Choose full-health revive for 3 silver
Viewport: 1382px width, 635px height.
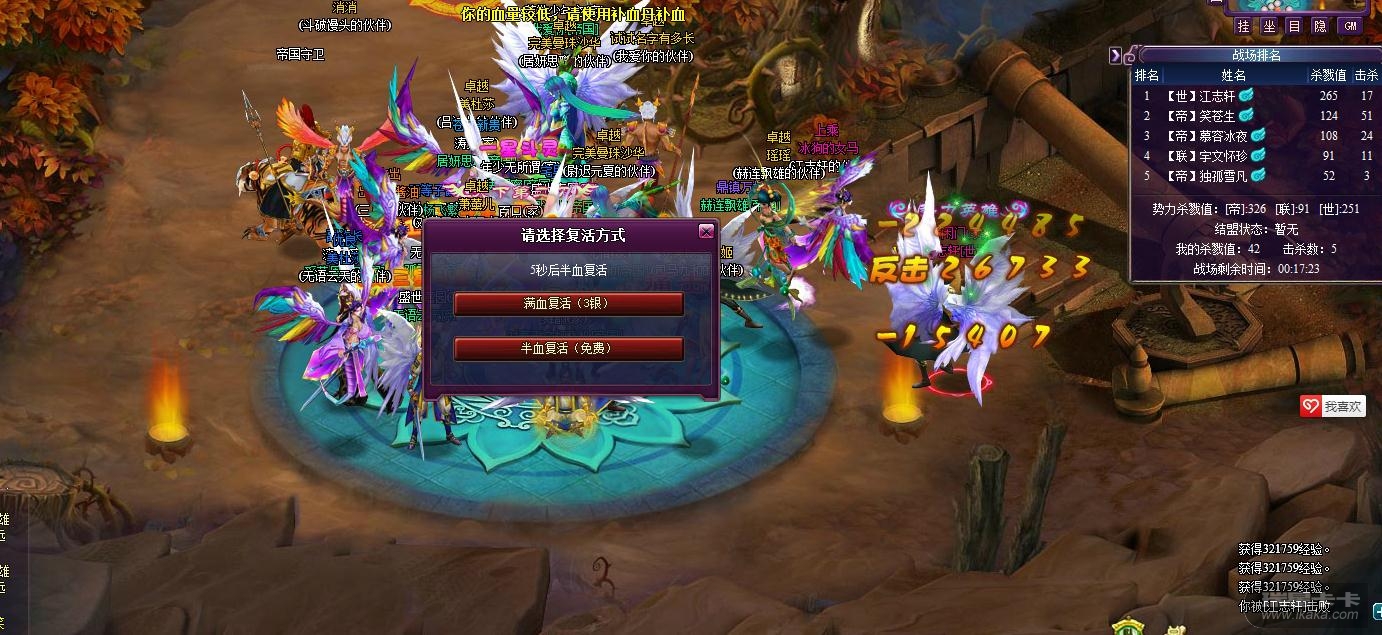[568, 304]
